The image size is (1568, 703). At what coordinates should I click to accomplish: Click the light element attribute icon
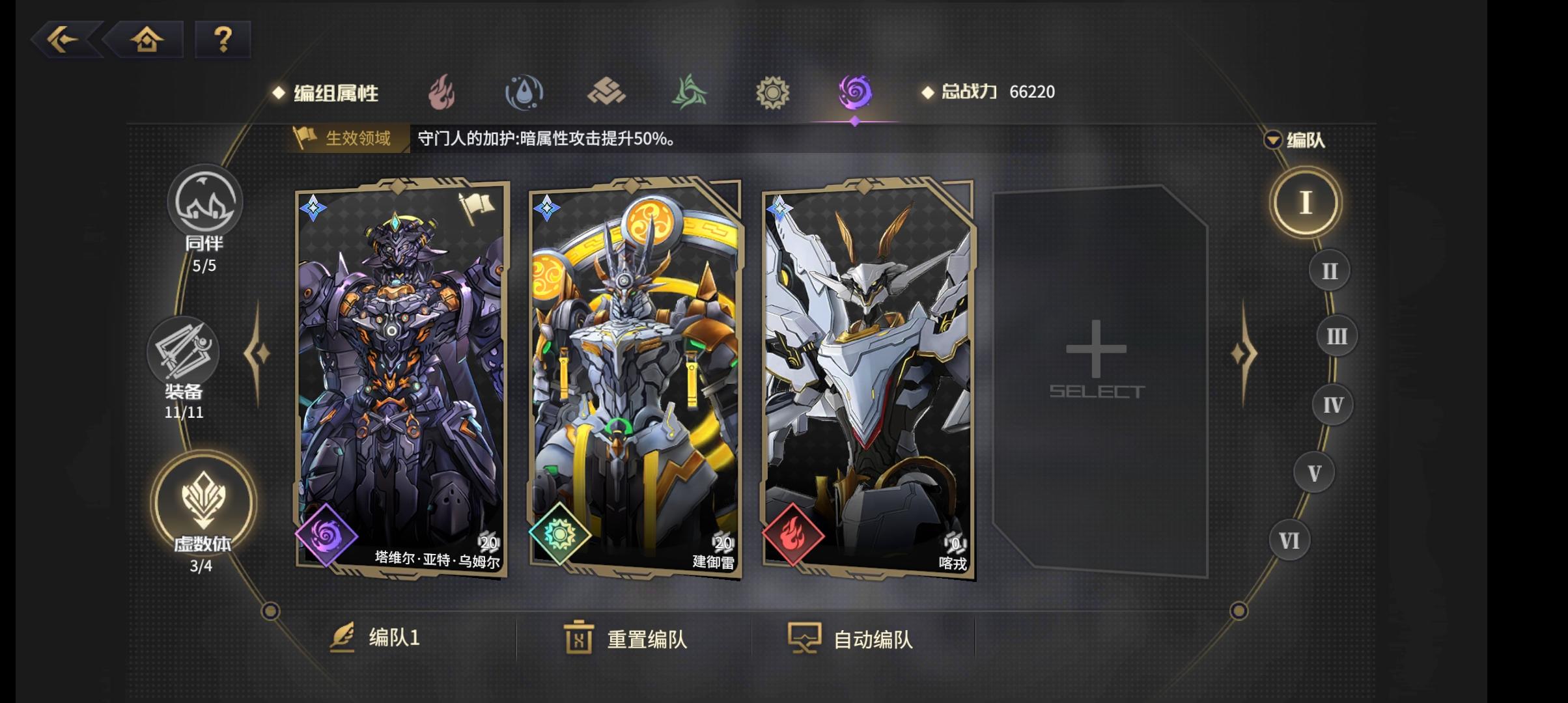click(x=771, y=92)
